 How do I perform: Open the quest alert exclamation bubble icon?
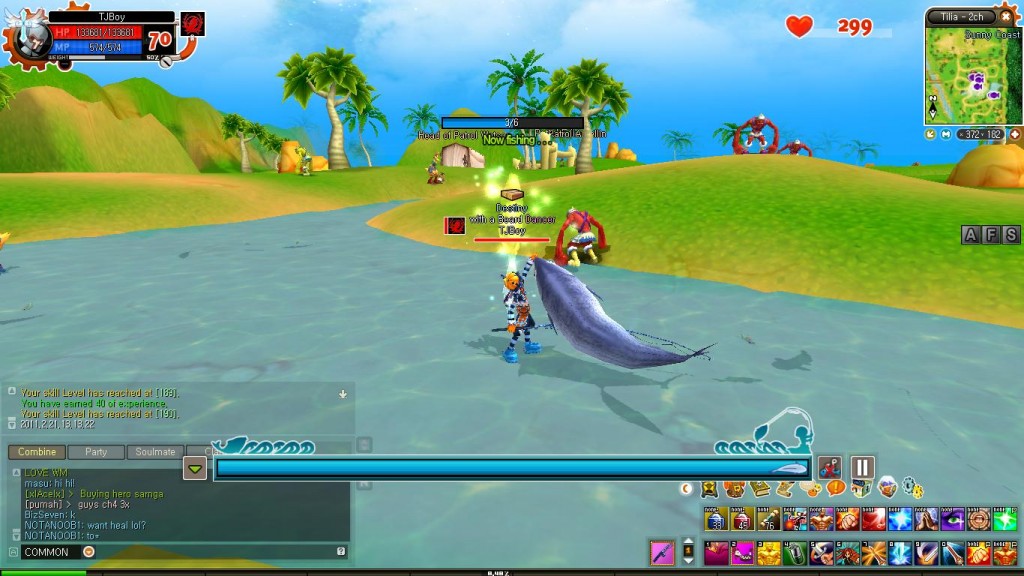[x=835, y=489]
